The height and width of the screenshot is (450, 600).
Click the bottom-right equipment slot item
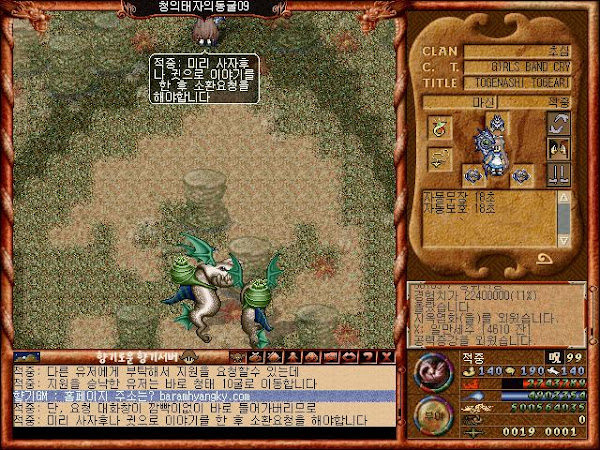[x=523, y=174]
